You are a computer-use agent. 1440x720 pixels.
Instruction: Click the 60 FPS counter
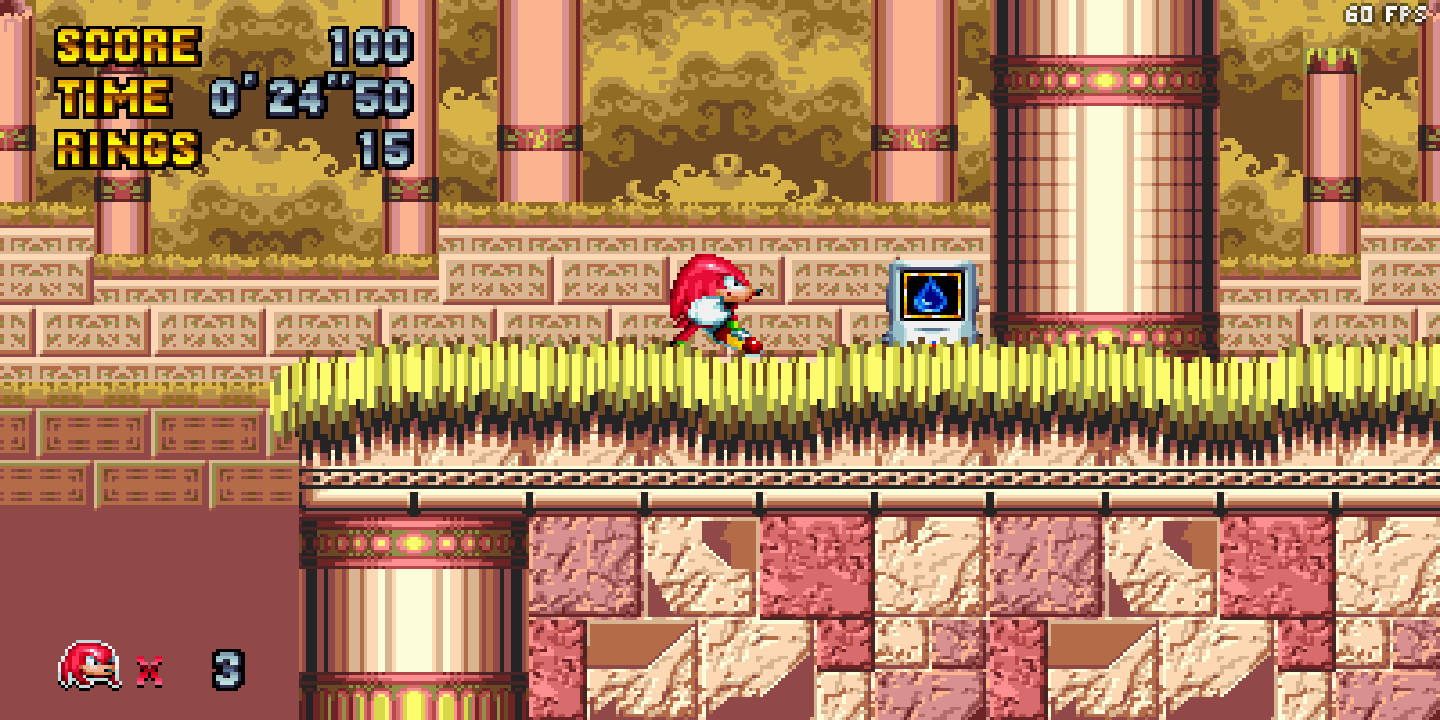[x=1384, y=14]
